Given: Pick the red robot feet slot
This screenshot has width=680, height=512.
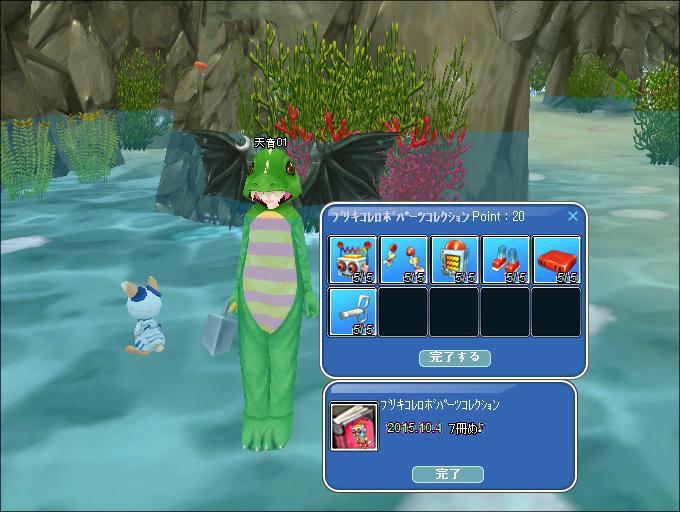Looking at the screenshot, I should coord(506,260).
